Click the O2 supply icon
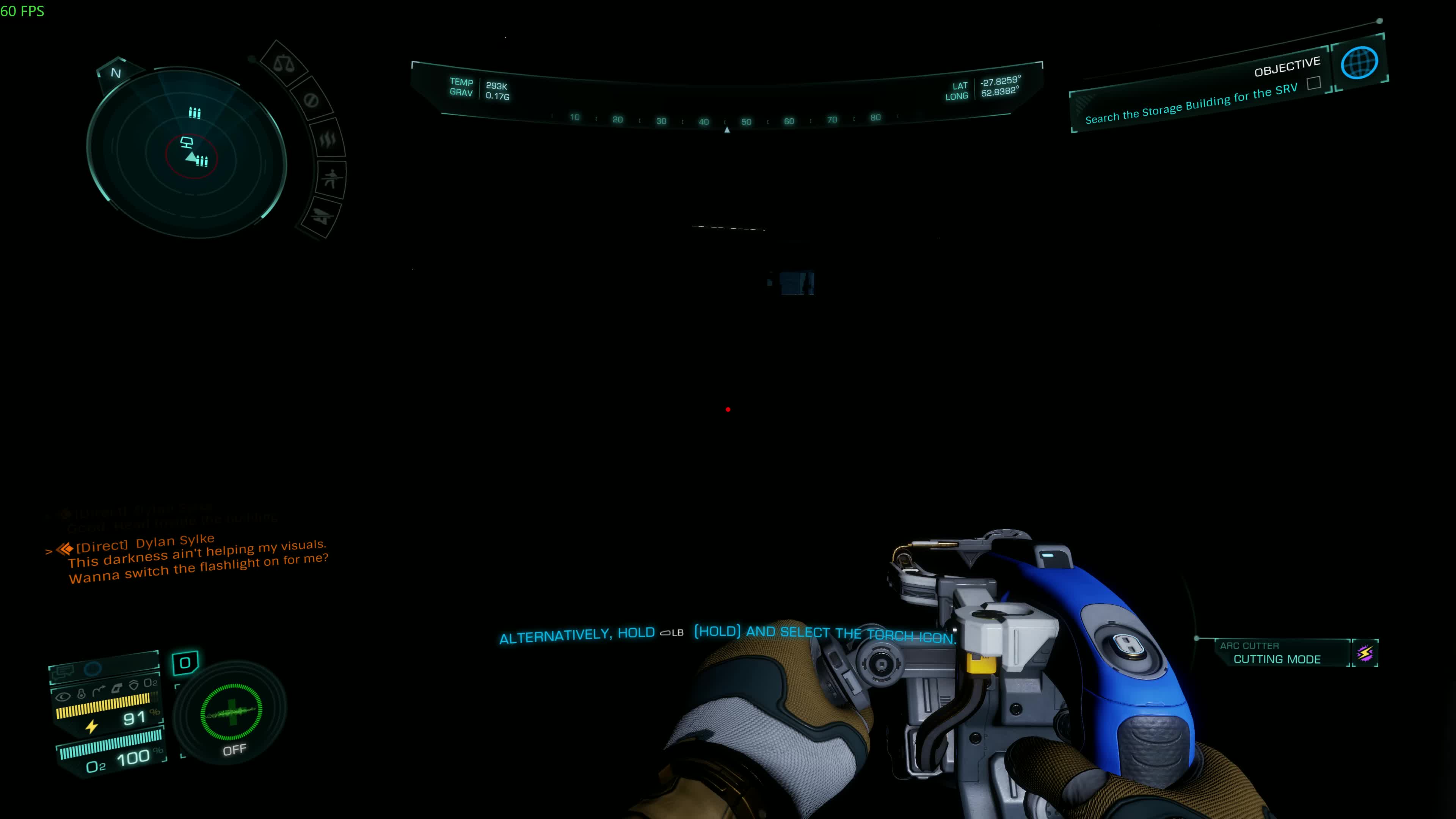The image size is (1456, 819). coord(151,682)
